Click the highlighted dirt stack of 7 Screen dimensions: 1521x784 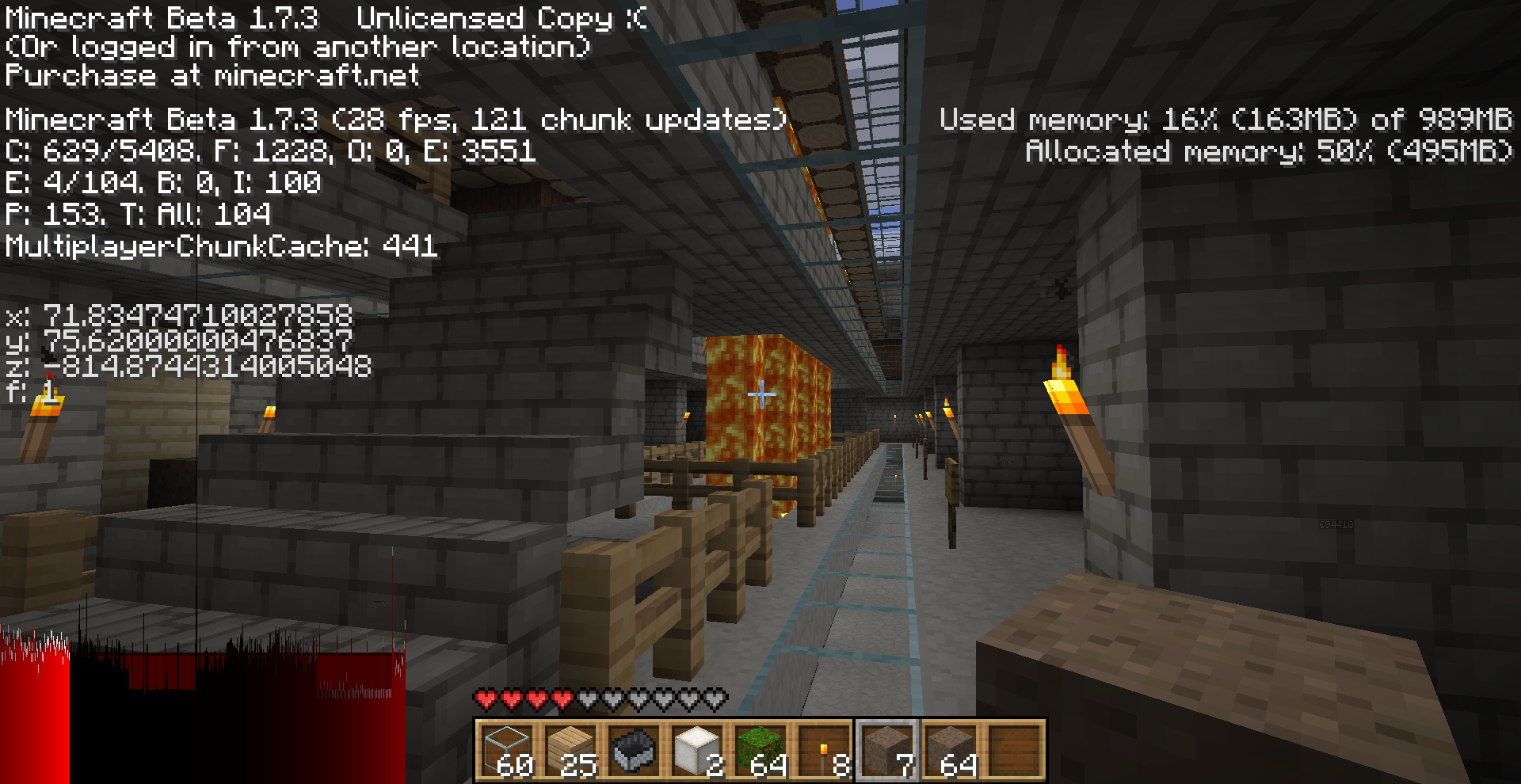887,750
